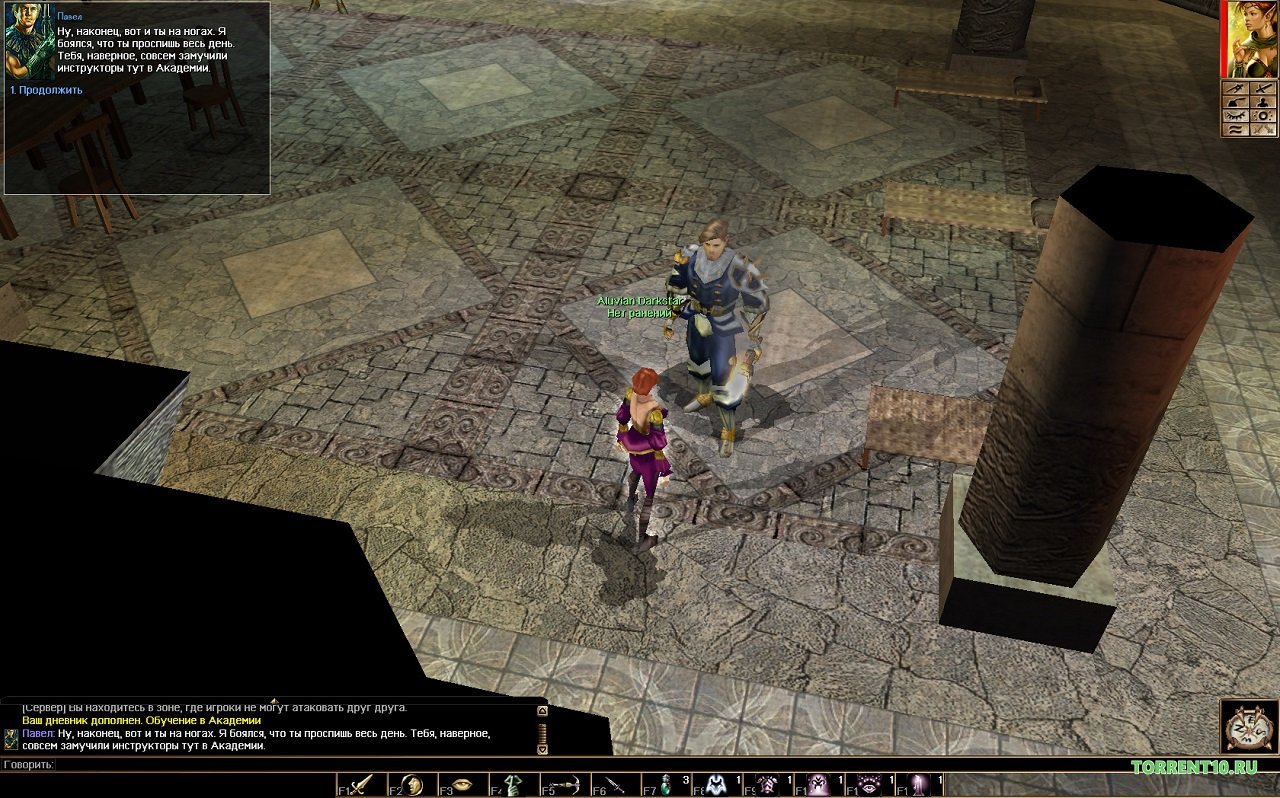Click the wavy lines panel button
Screen dimensions: 1280x798
click(x=1234, y=129)
